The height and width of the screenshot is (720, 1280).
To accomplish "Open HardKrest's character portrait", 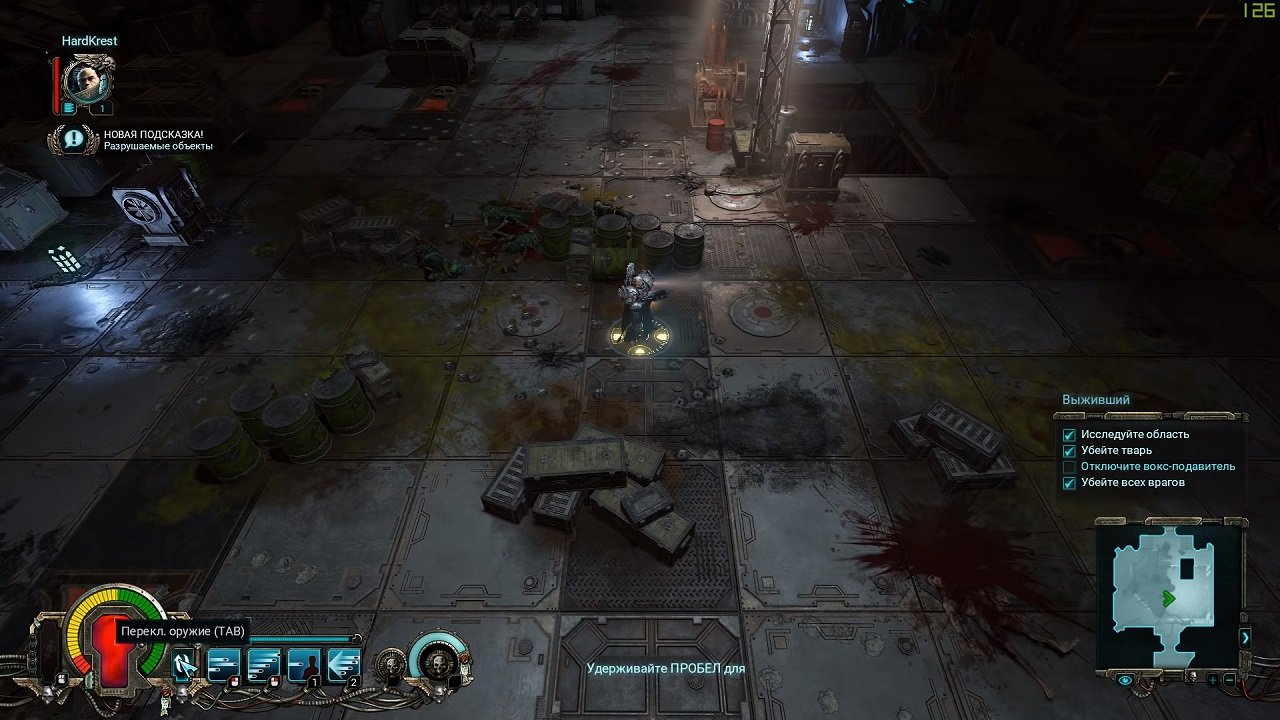I will pyautogui.click(x=88, y=80).
